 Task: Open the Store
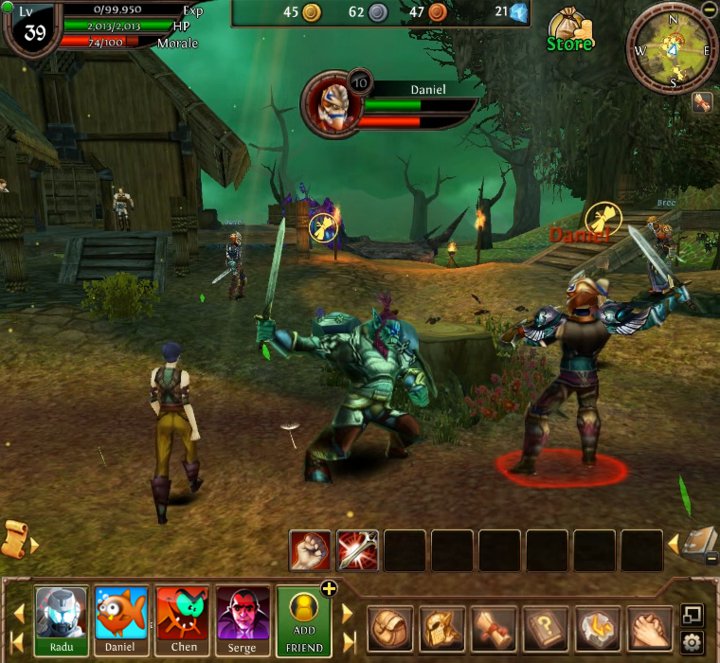tap(570, 30)
